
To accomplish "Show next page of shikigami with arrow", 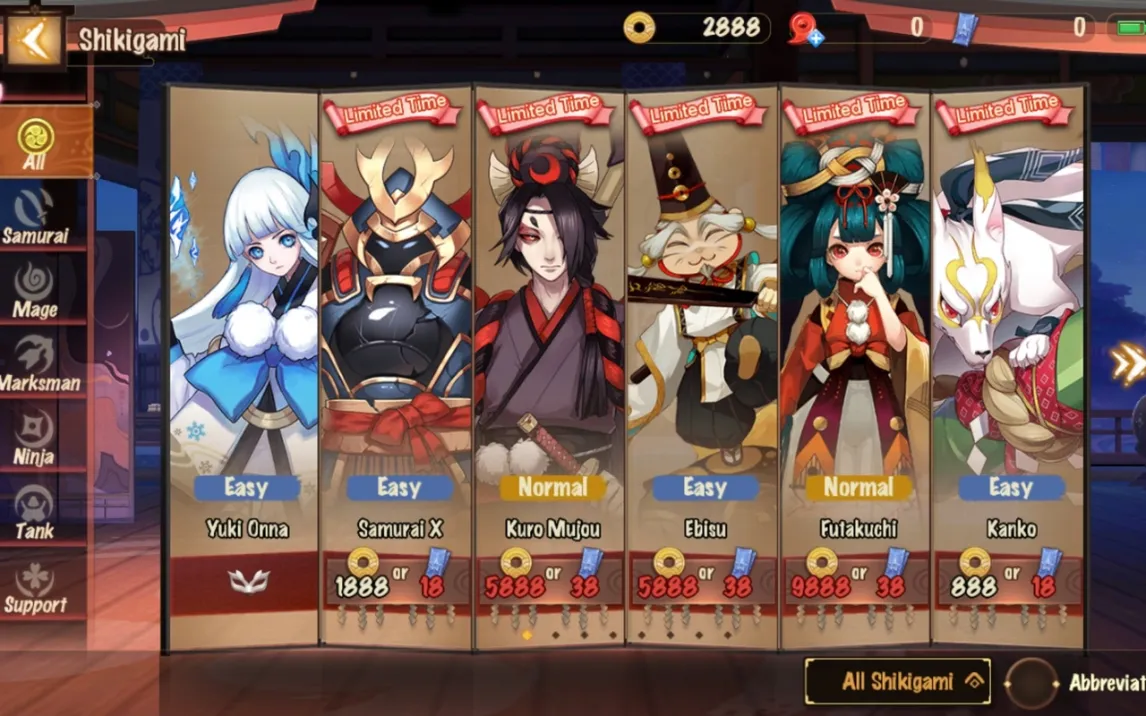I will [x=1127, y=364].
